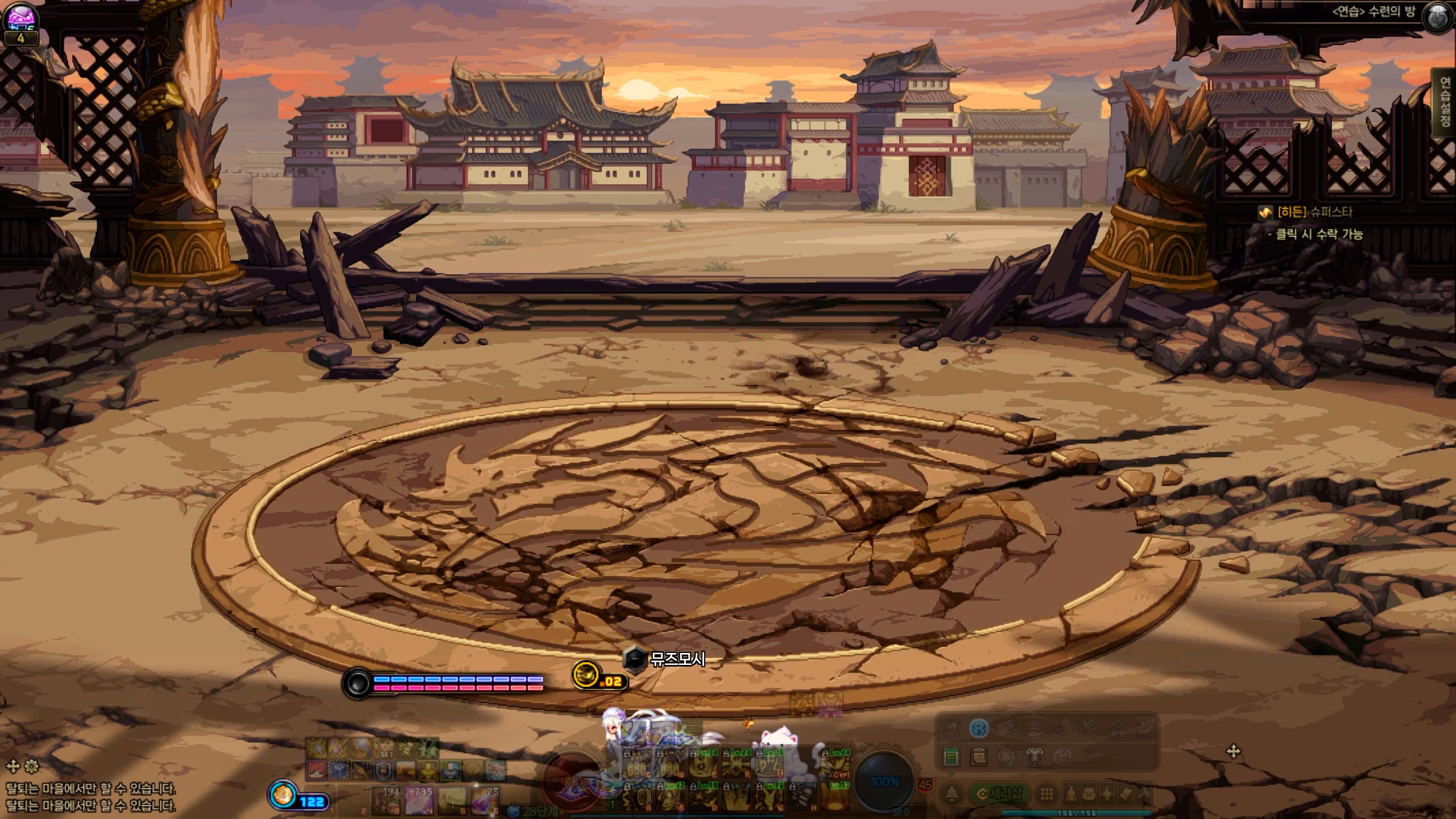Select the blue R circle icon

pyautogui.click(x=978, y=728)
